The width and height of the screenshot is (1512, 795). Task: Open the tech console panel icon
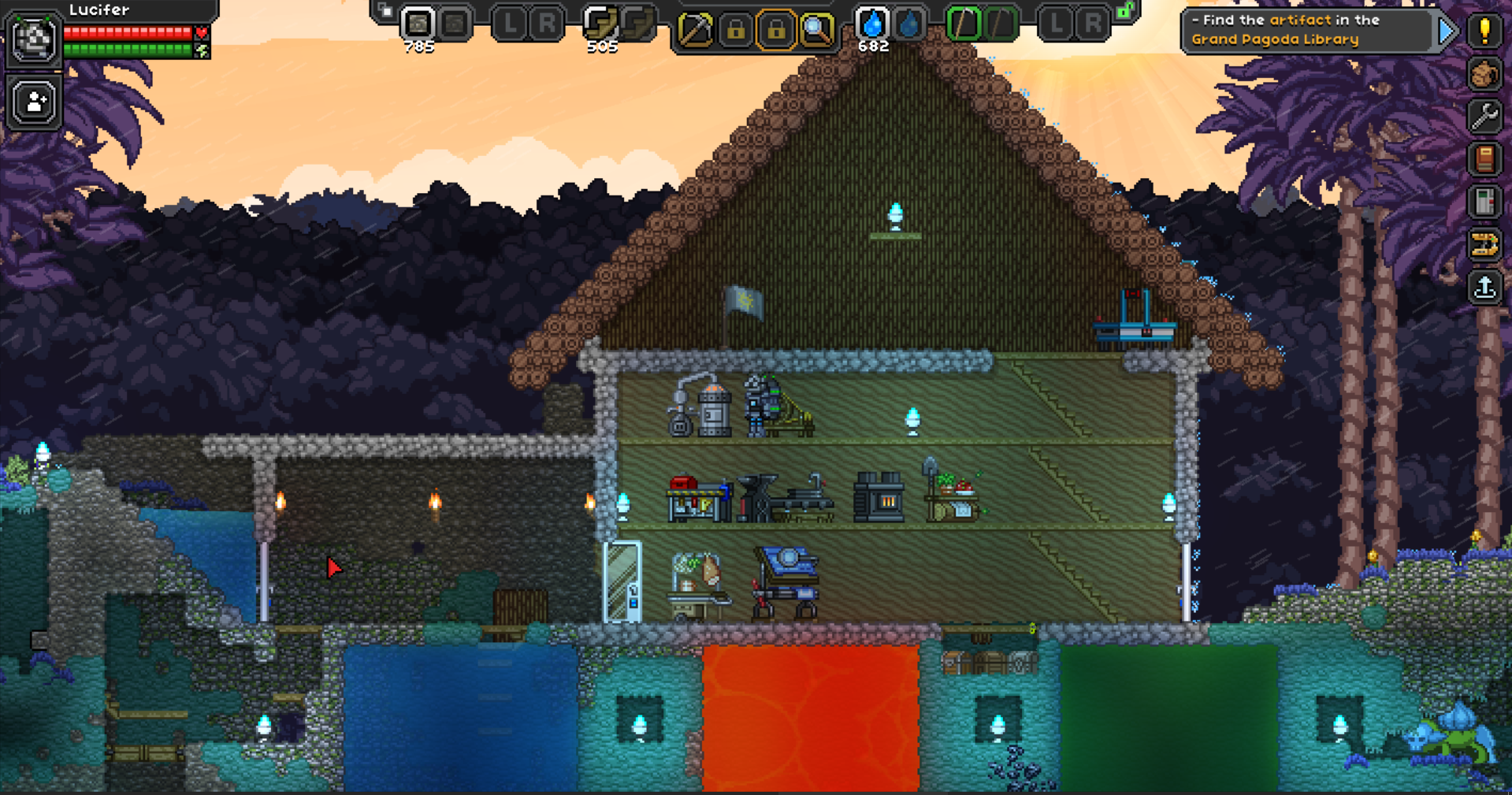point(1484,202)
